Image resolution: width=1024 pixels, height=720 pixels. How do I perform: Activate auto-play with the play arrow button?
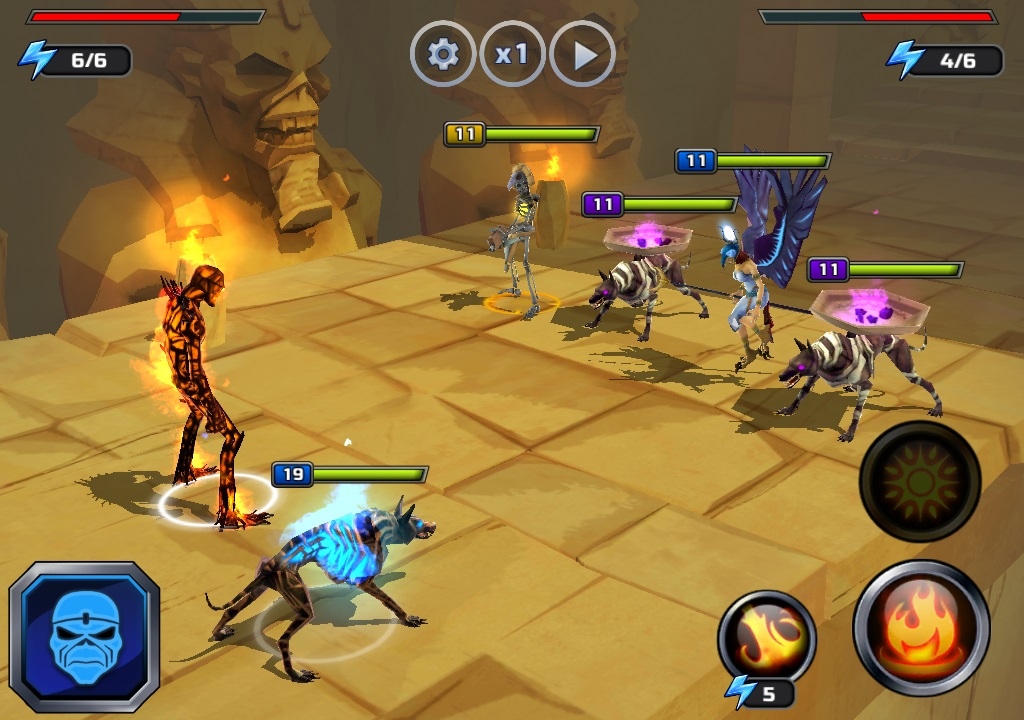coord(582,54)
